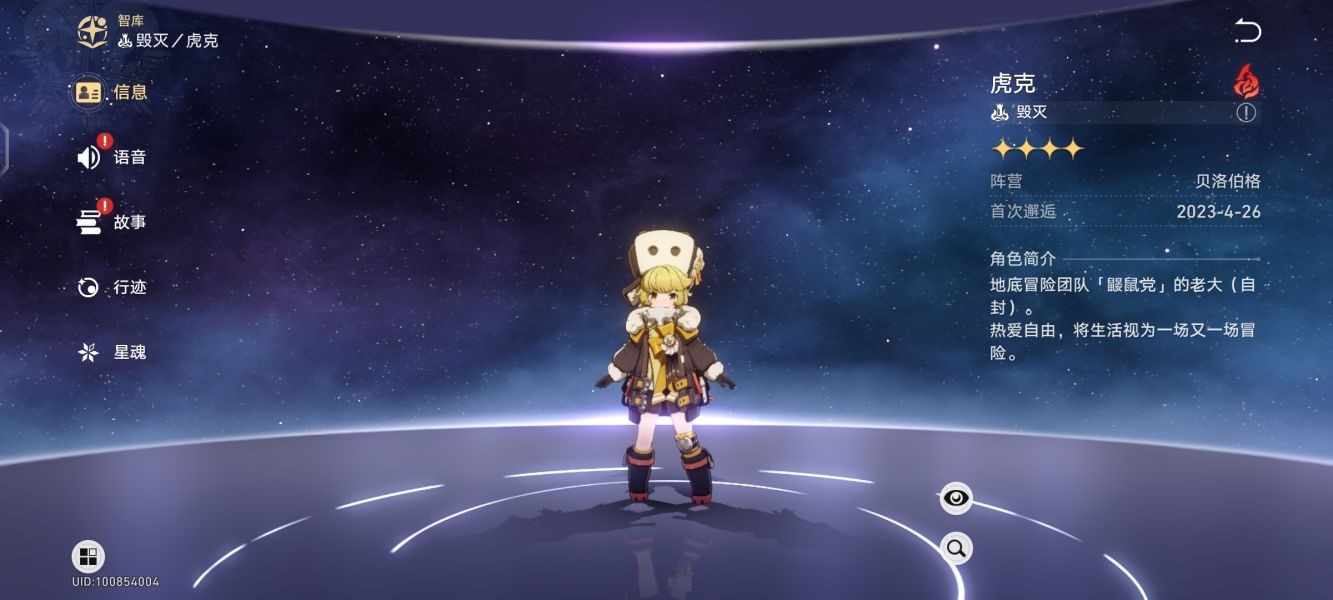Click the magnifying glass zoom button
1333x600 pixels.
(x=956, y=547)
